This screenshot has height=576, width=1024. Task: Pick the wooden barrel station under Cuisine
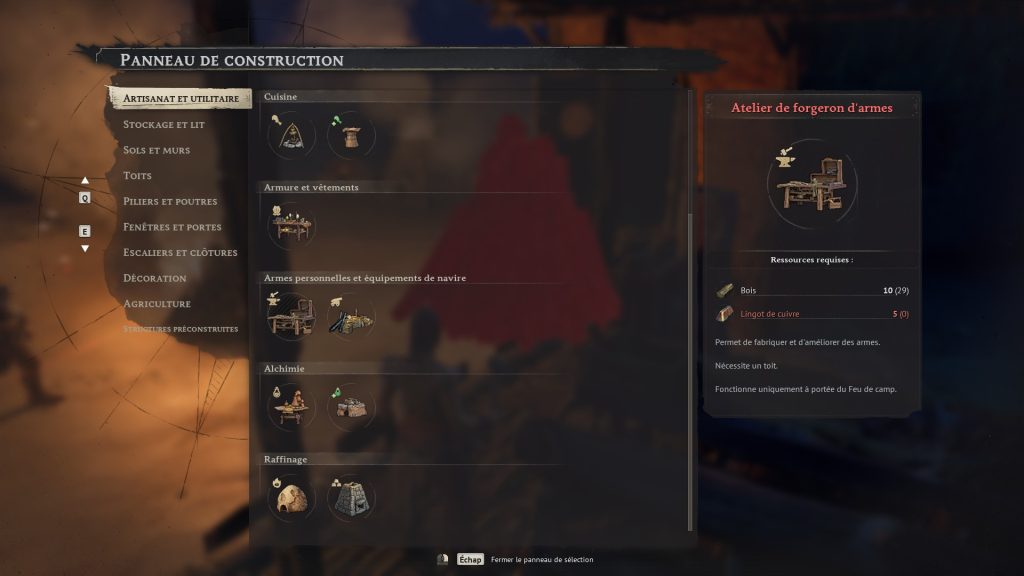point(351,135)
